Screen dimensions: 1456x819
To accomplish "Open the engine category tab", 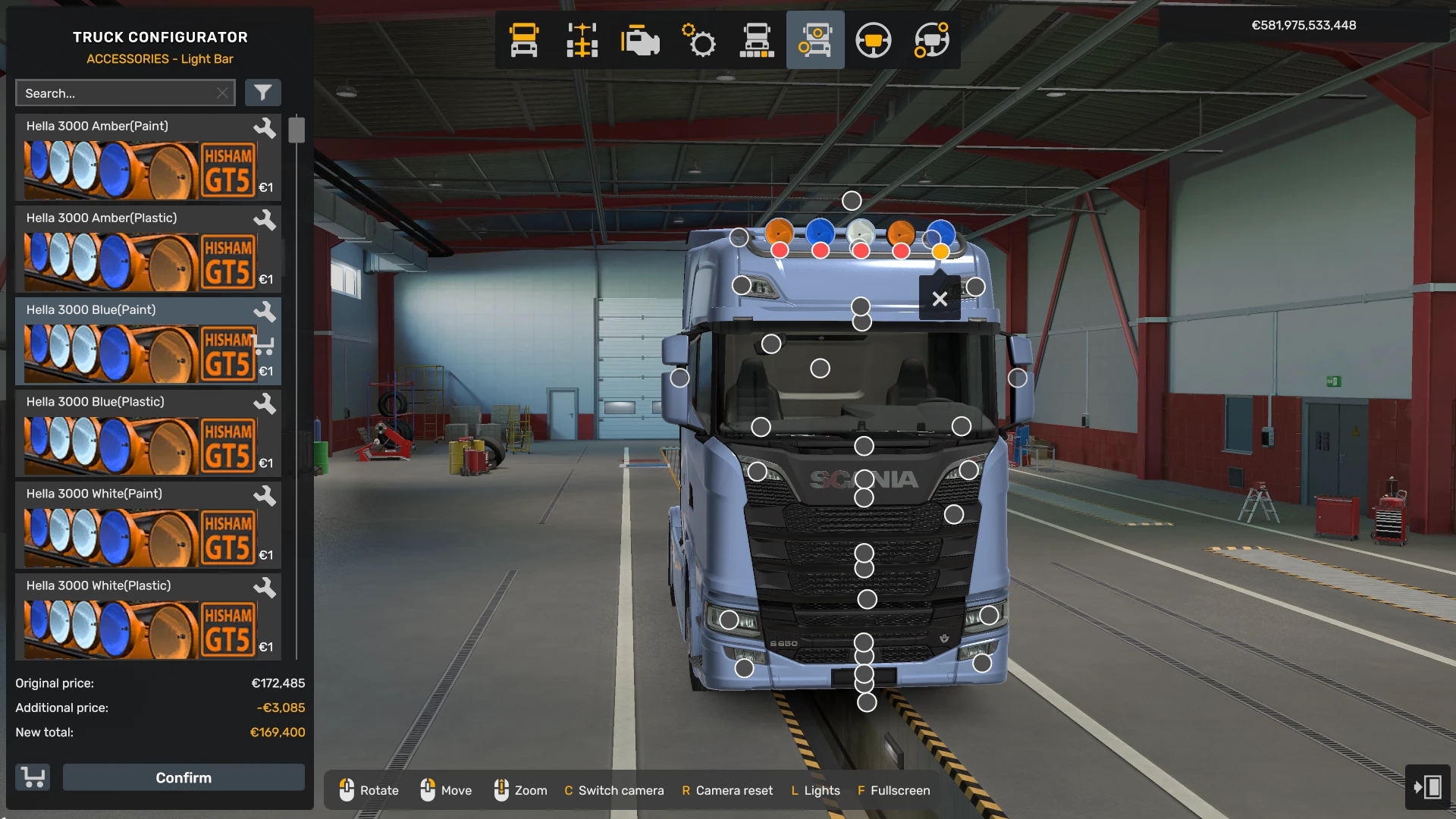I will 640,40.
